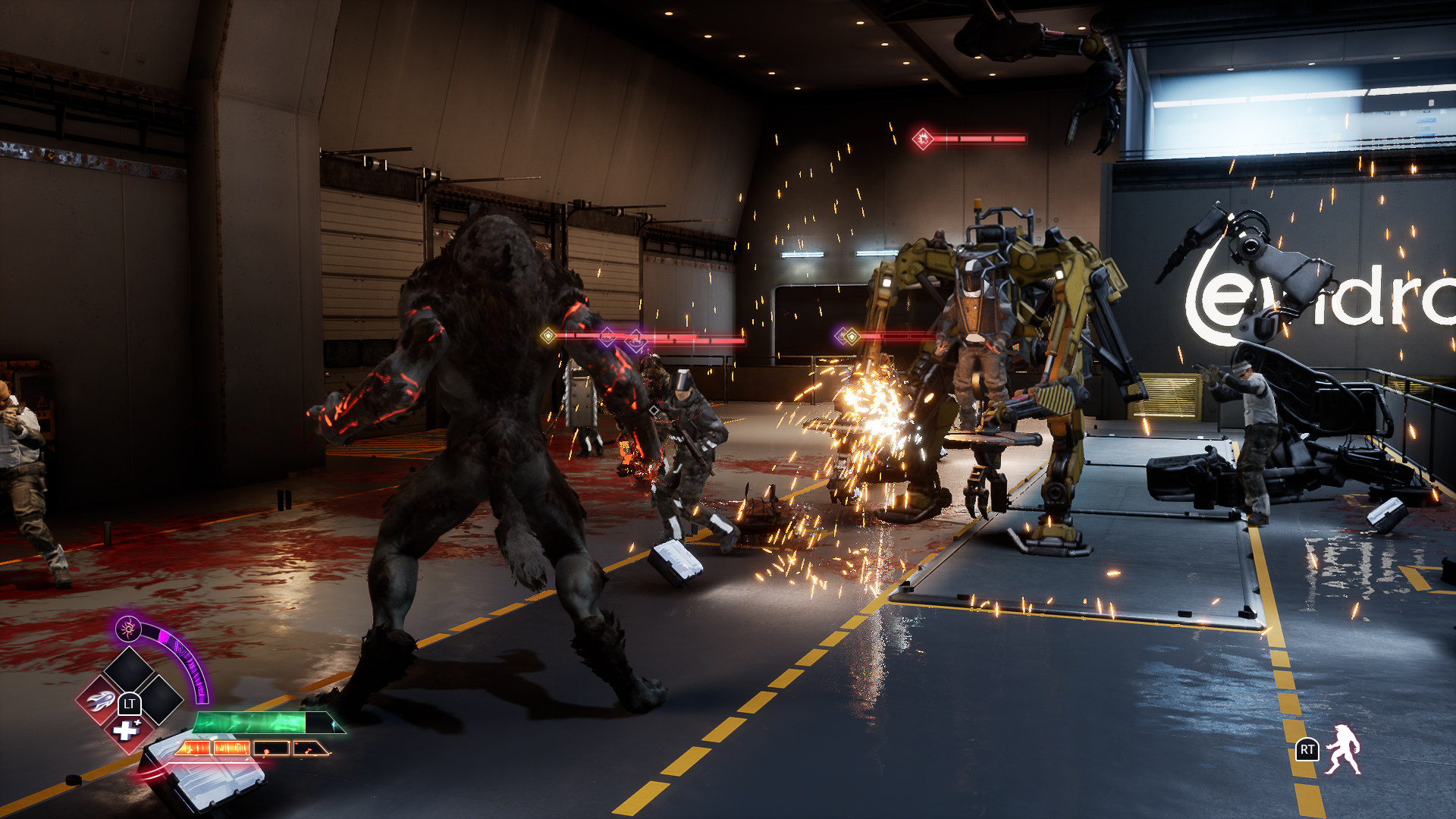Use the healing cross ability
Image resolution: width=1456 pixels, height=819 pixels.
pos(126,731)
